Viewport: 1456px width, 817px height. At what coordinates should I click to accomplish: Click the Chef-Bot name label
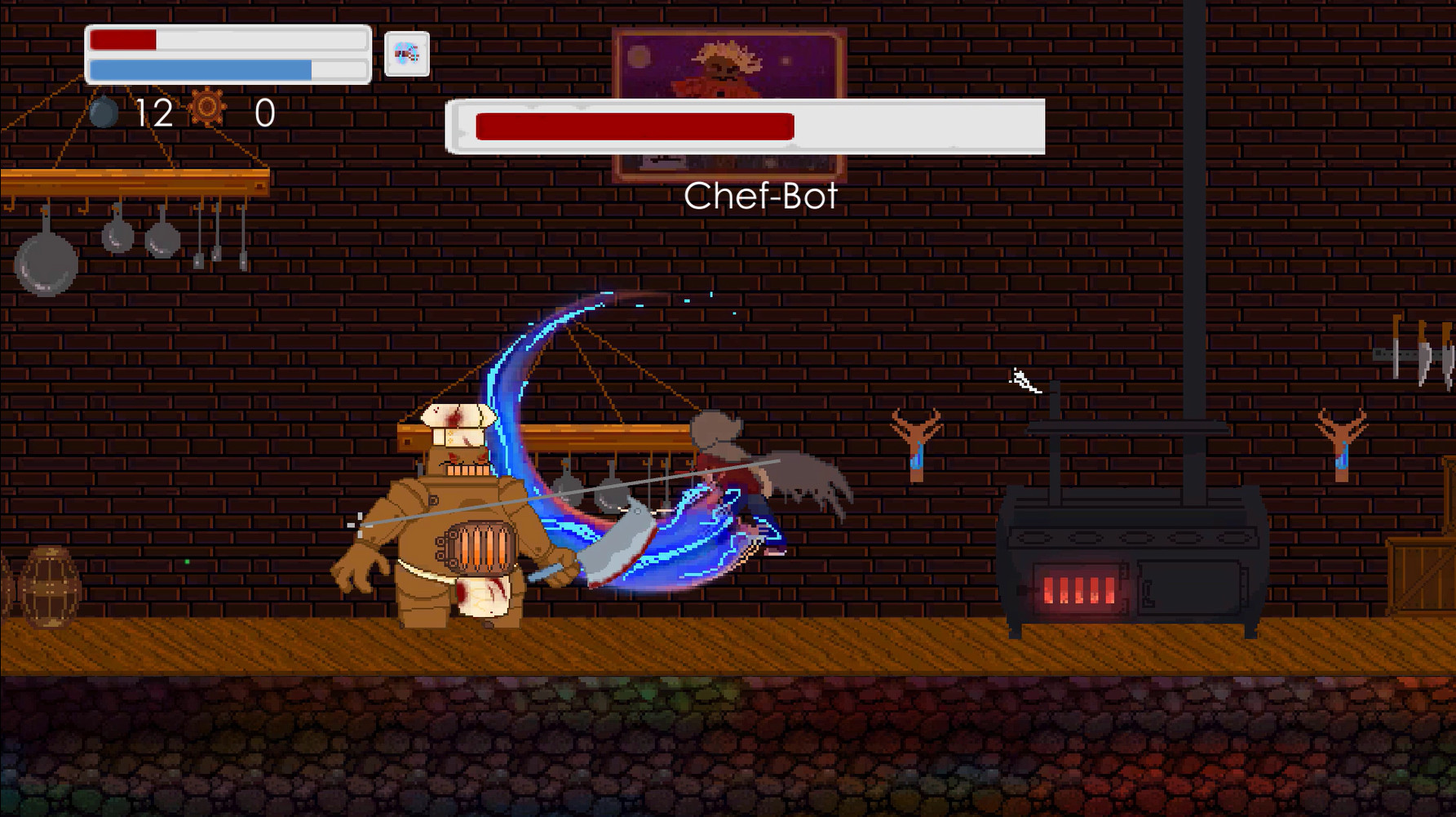pos(763,194)
